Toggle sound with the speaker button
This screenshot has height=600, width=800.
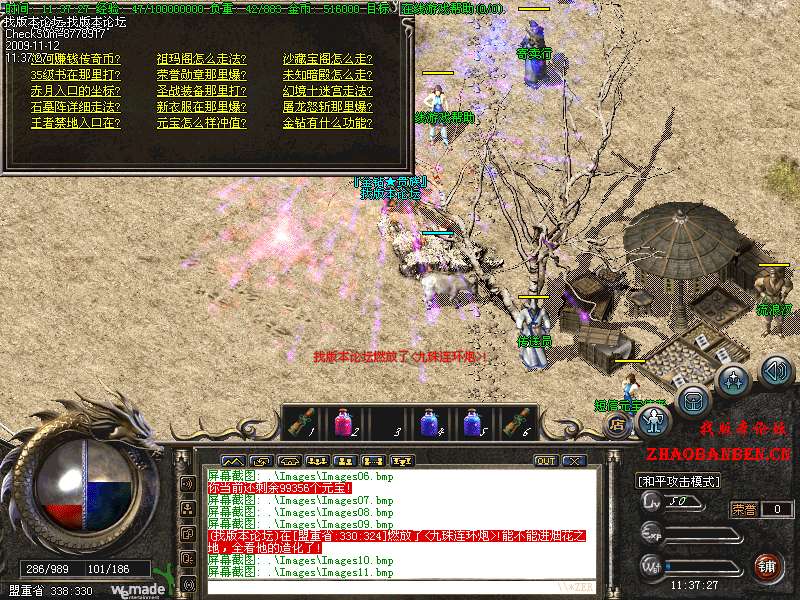(776, 372)
